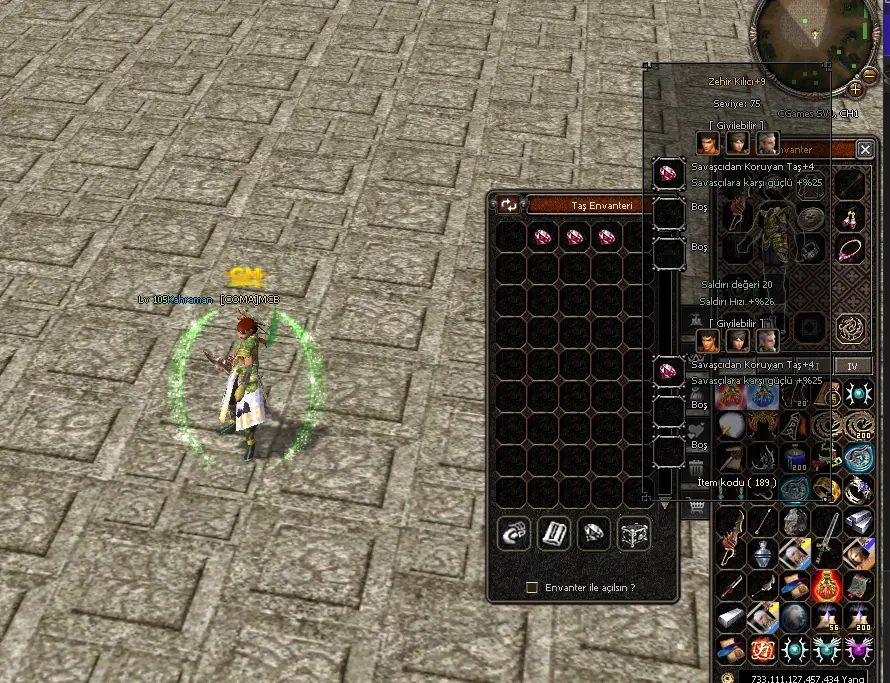Select the grey ore rock in inventory
Viewport: 890px width, 683px height.
[x=795, y=522]
